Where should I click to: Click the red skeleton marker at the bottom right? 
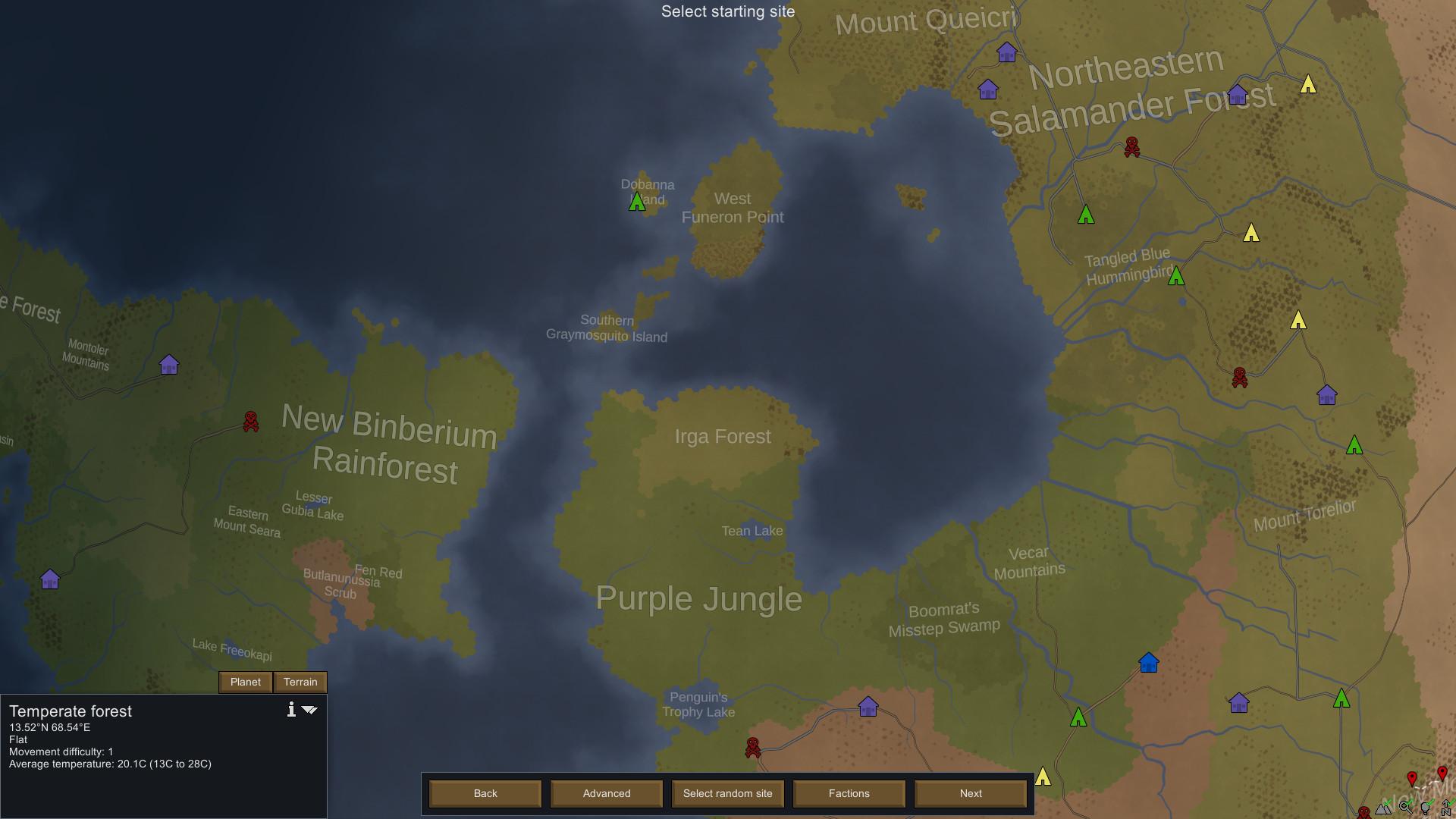tap(1364, 811)
